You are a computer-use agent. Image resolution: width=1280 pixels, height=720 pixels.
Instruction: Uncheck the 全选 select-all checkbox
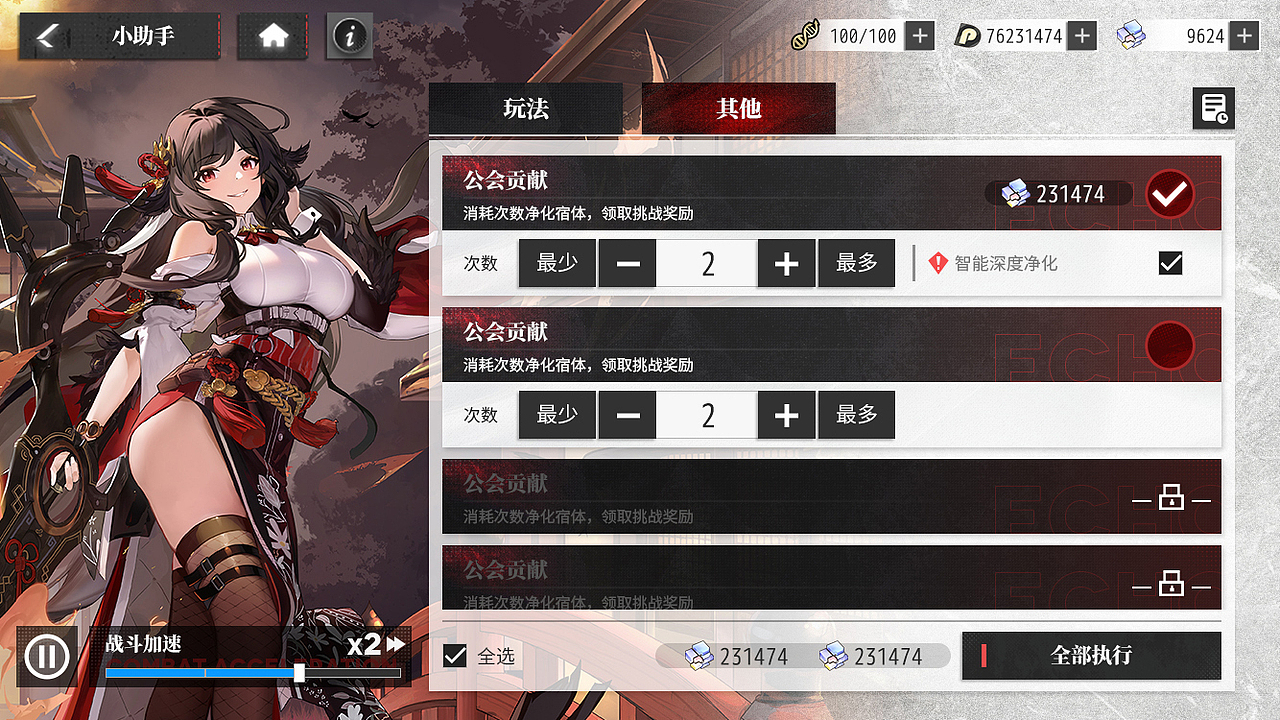click(455, 655)
